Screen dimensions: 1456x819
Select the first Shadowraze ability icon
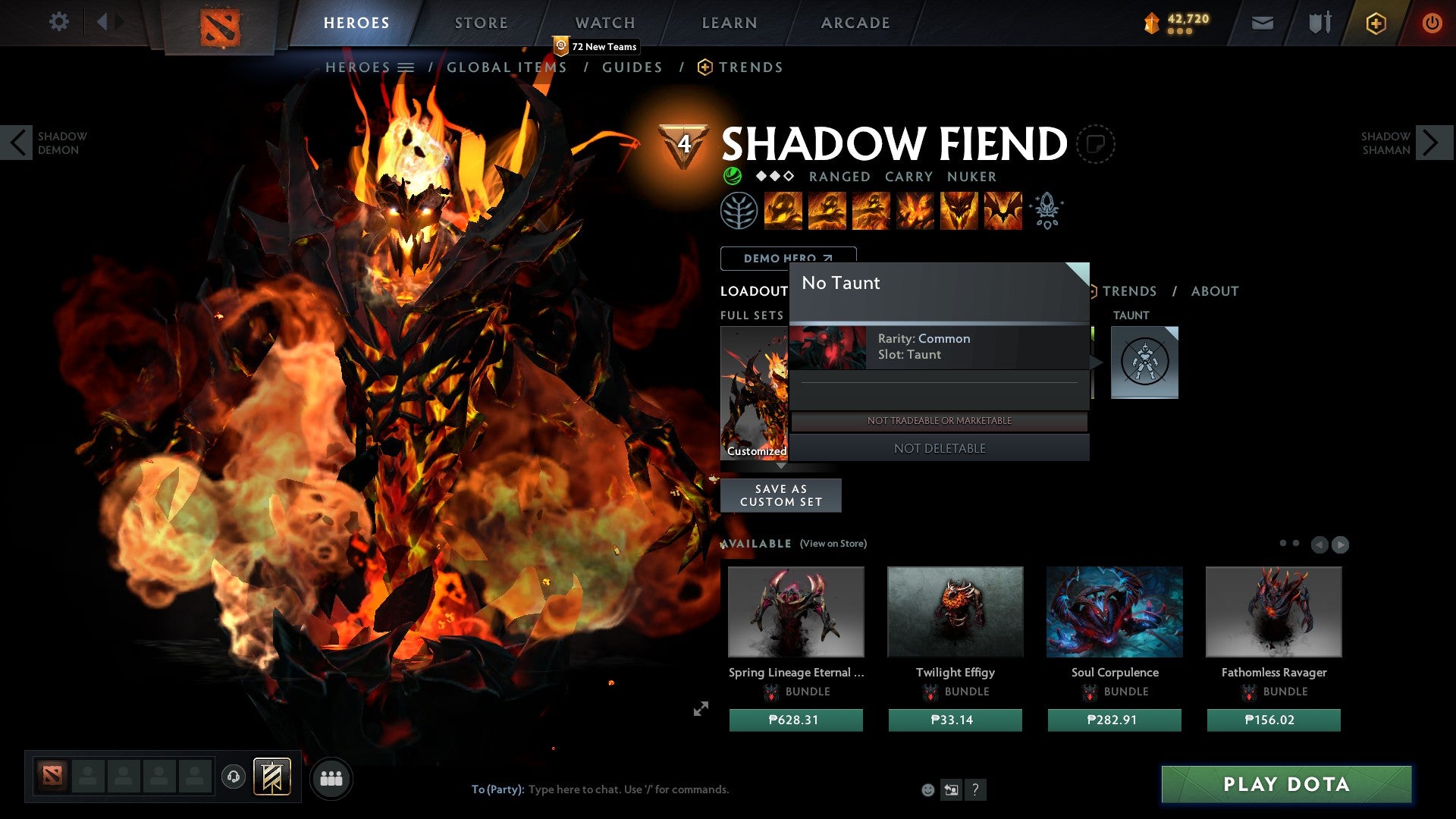point(783,211)
